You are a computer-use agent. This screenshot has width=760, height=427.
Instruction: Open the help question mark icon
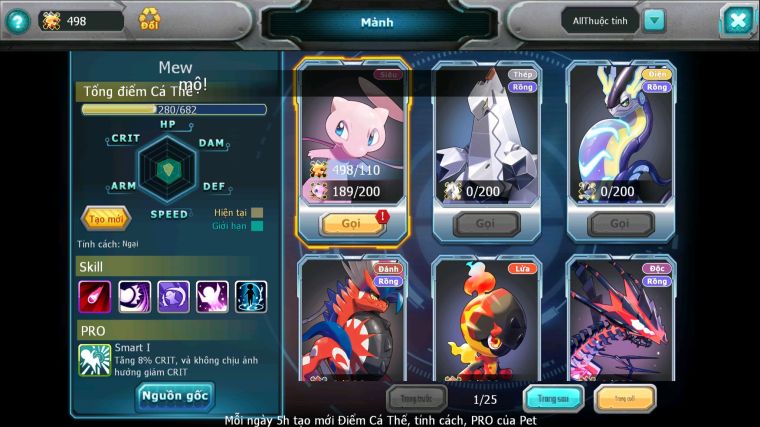(x=16, y=21)
